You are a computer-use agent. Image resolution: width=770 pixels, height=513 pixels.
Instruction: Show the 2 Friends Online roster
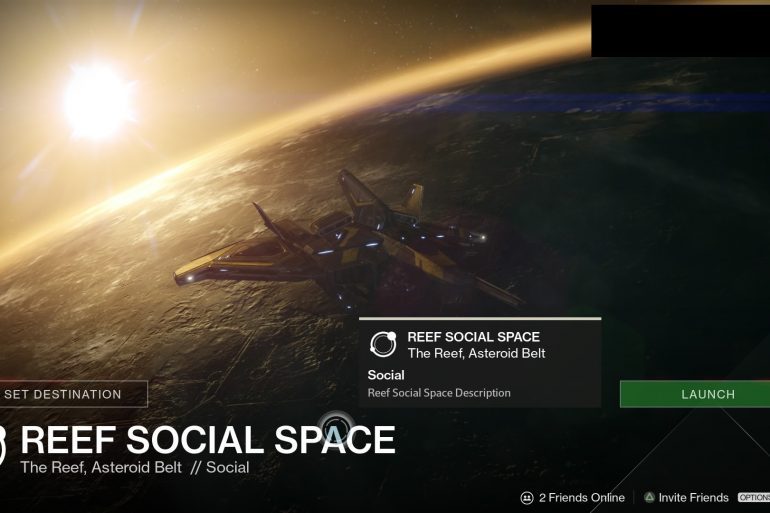[x=572, y=498]
